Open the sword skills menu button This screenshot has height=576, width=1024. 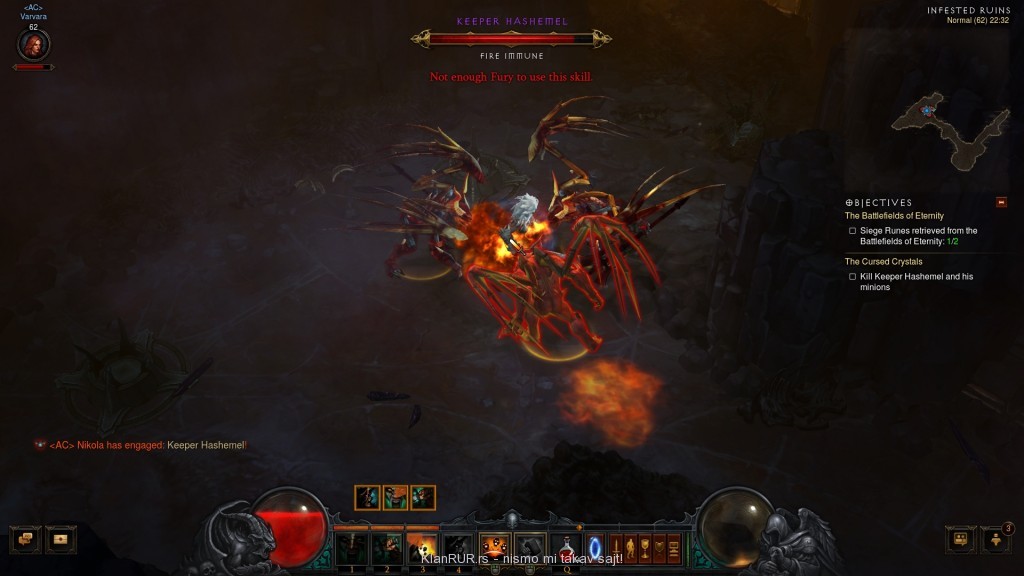617,548
